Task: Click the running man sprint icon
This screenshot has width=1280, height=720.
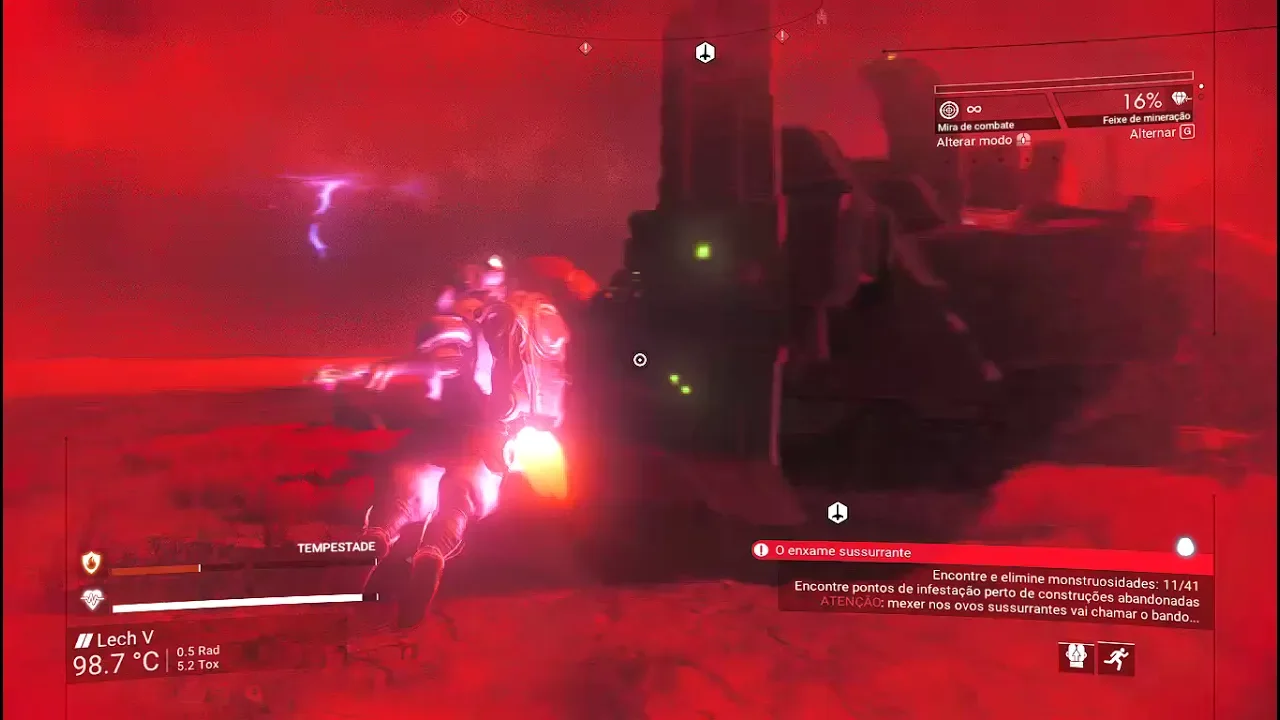Action: coord(1116,658)
